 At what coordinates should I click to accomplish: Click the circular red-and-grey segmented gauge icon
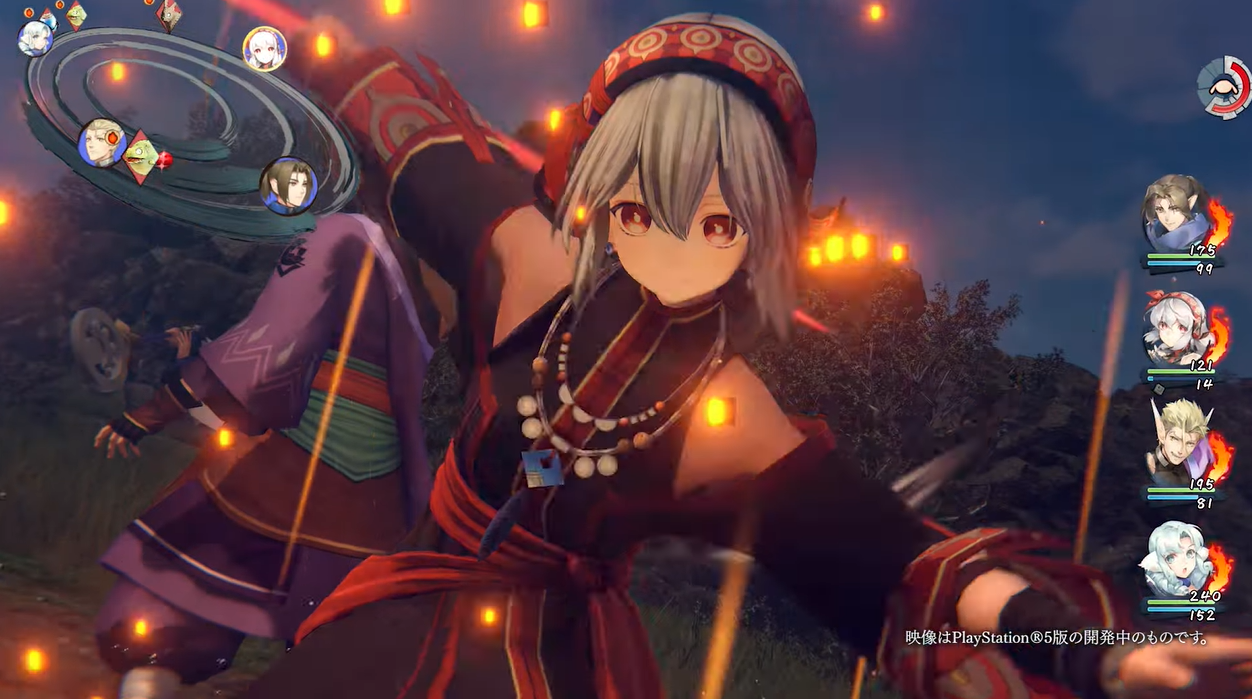pos(1225,88)
